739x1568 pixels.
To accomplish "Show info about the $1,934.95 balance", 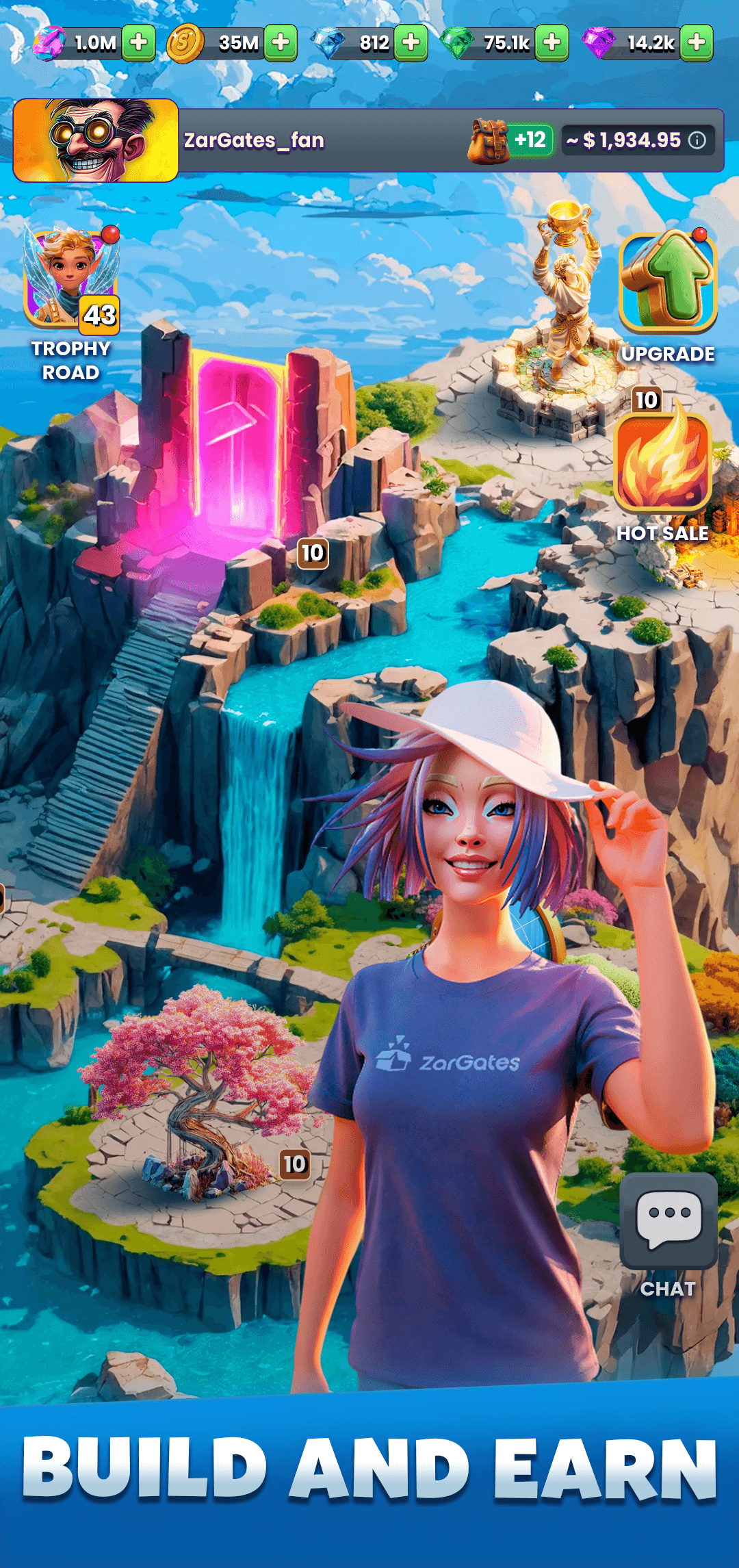I will pyautogui.click(x=697, y=140).
